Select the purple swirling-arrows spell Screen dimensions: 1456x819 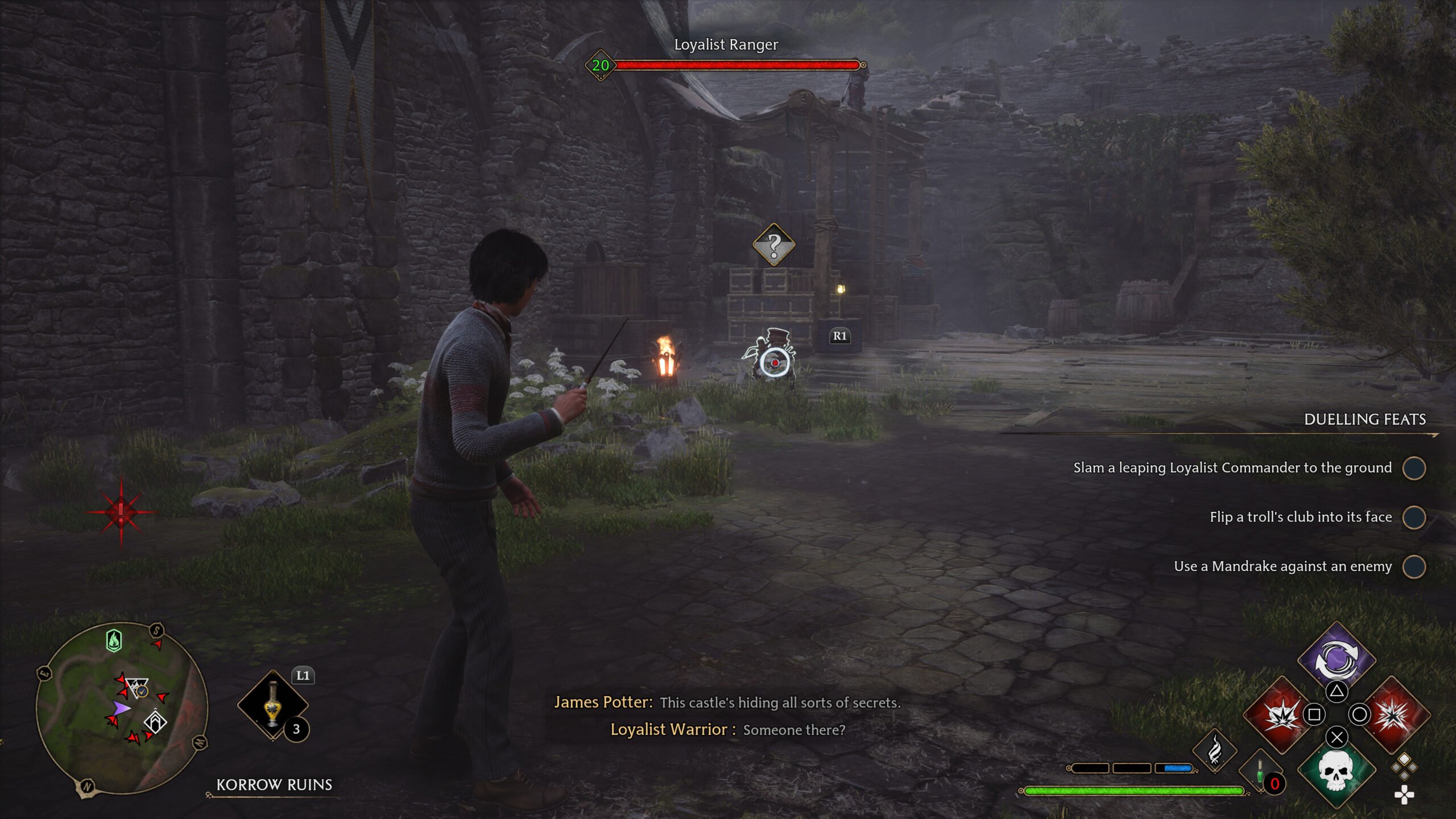click(1336, 660)
